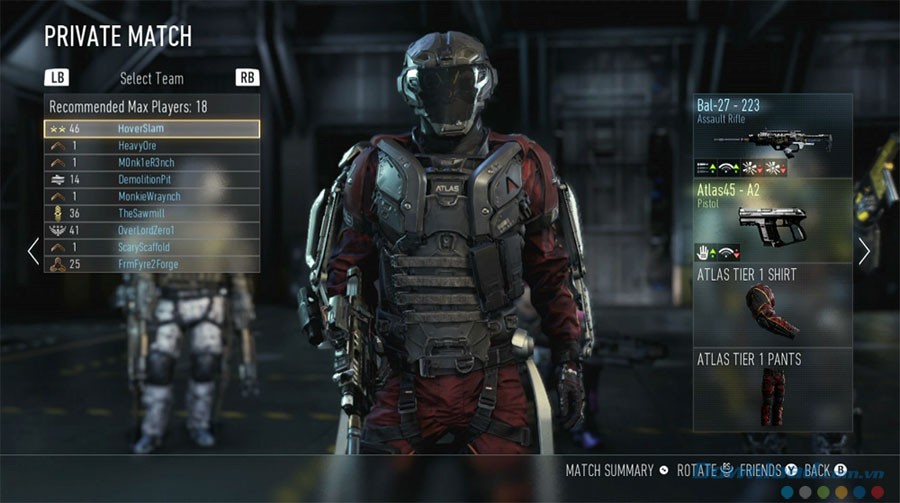Select the Atlas45 pistol panel
This screenshot has width=900, height=503.
pos(773,220)
